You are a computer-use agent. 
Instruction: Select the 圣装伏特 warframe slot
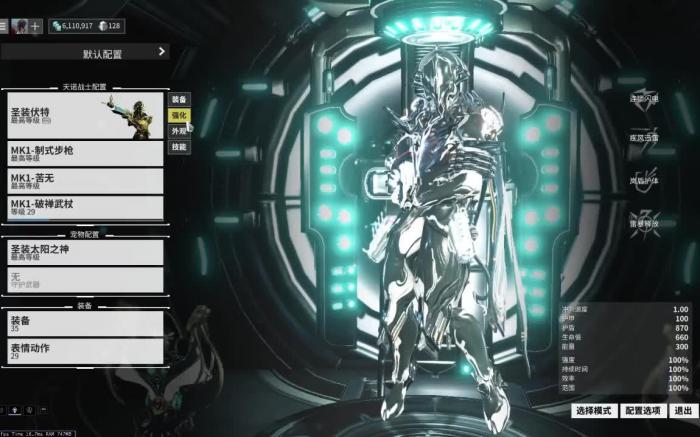tap(84, 115)
